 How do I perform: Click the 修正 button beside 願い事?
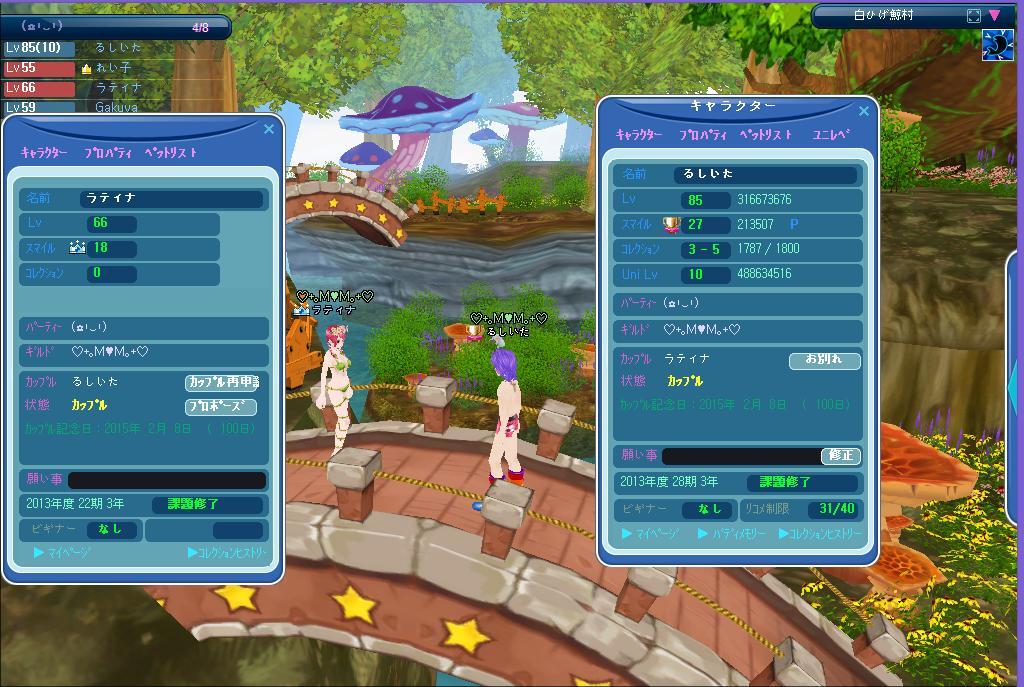tap(841, 455)
